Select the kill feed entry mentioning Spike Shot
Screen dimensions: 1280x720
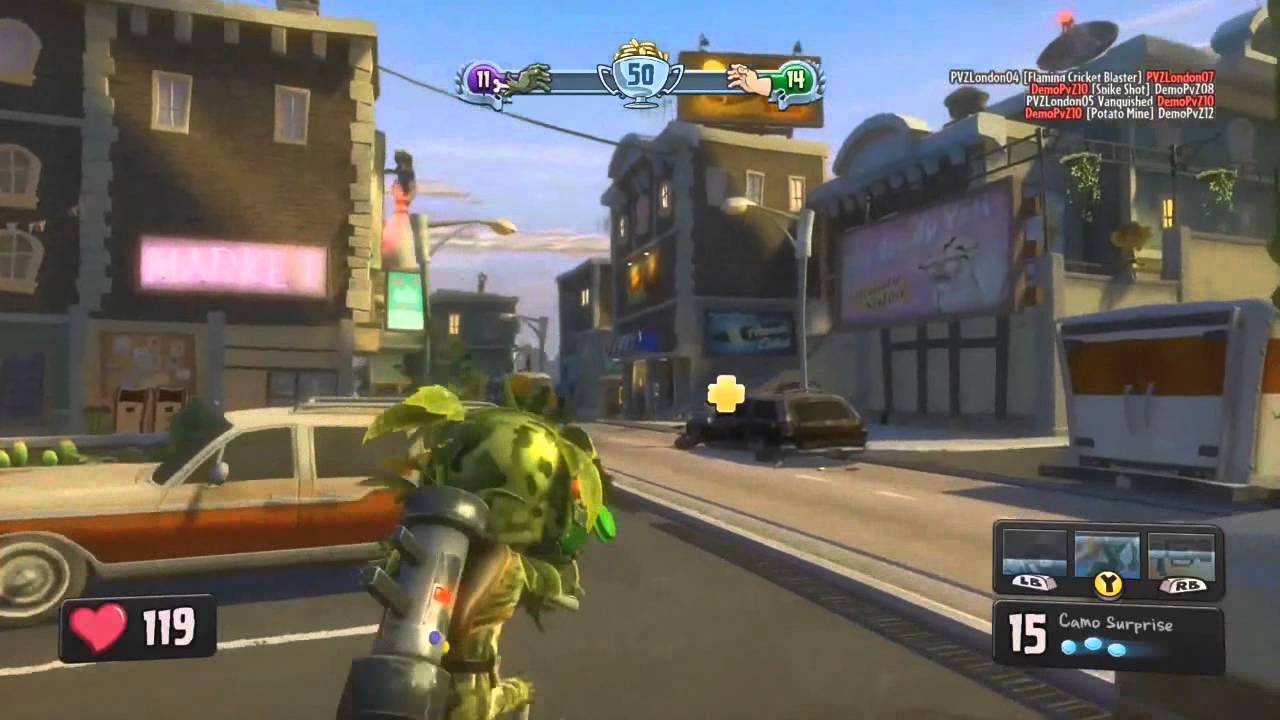[1119, 89]
